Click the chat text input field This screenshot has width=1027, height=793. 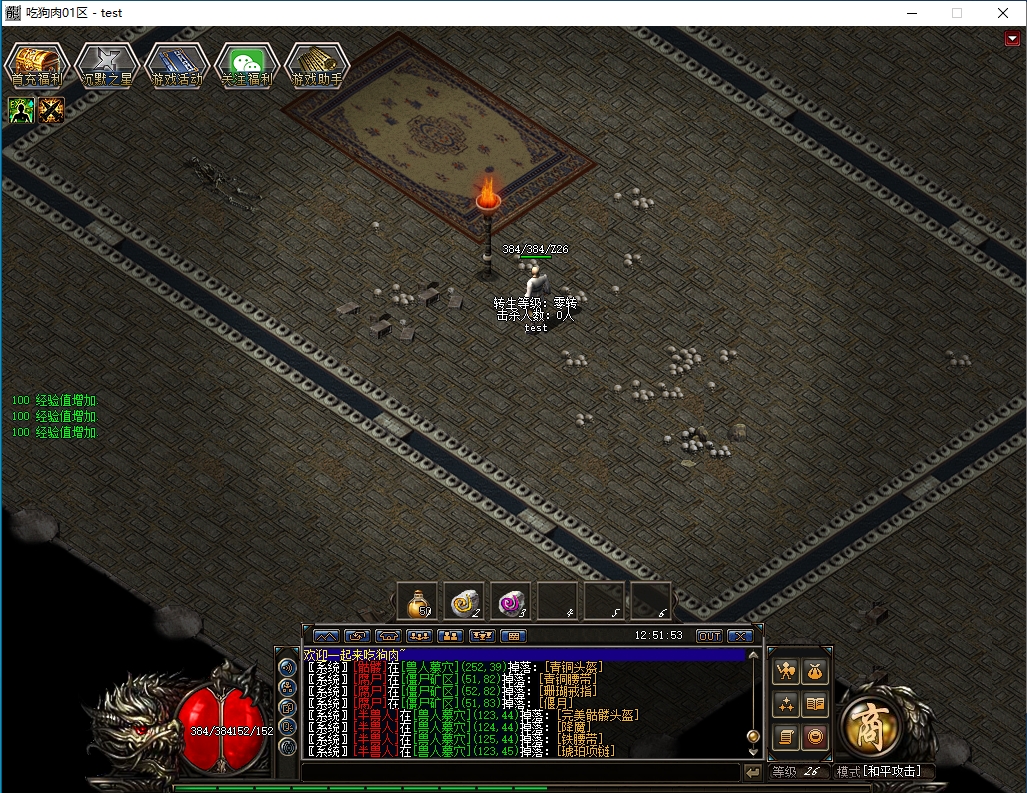point(520,772)
